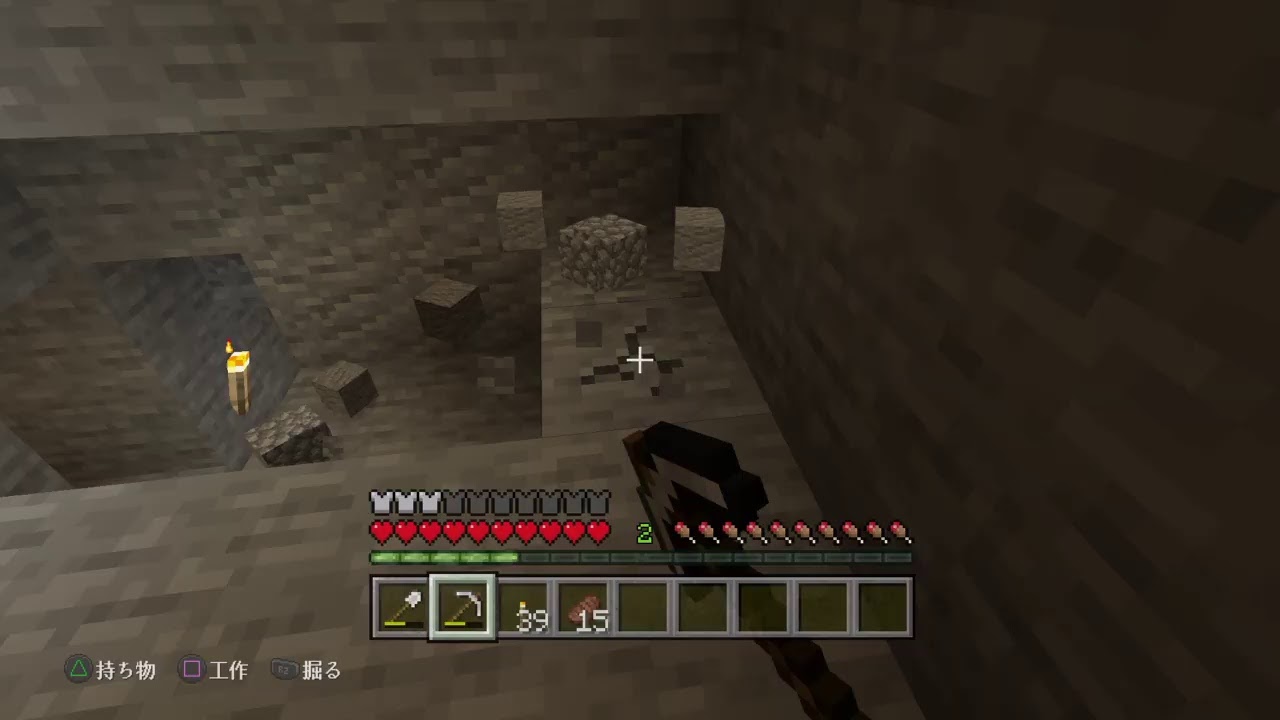The height and width of the screenshot is (720, 1280).
Task: Select the last empty hotbar slot on the right
Action: click(x=884, y=608)
